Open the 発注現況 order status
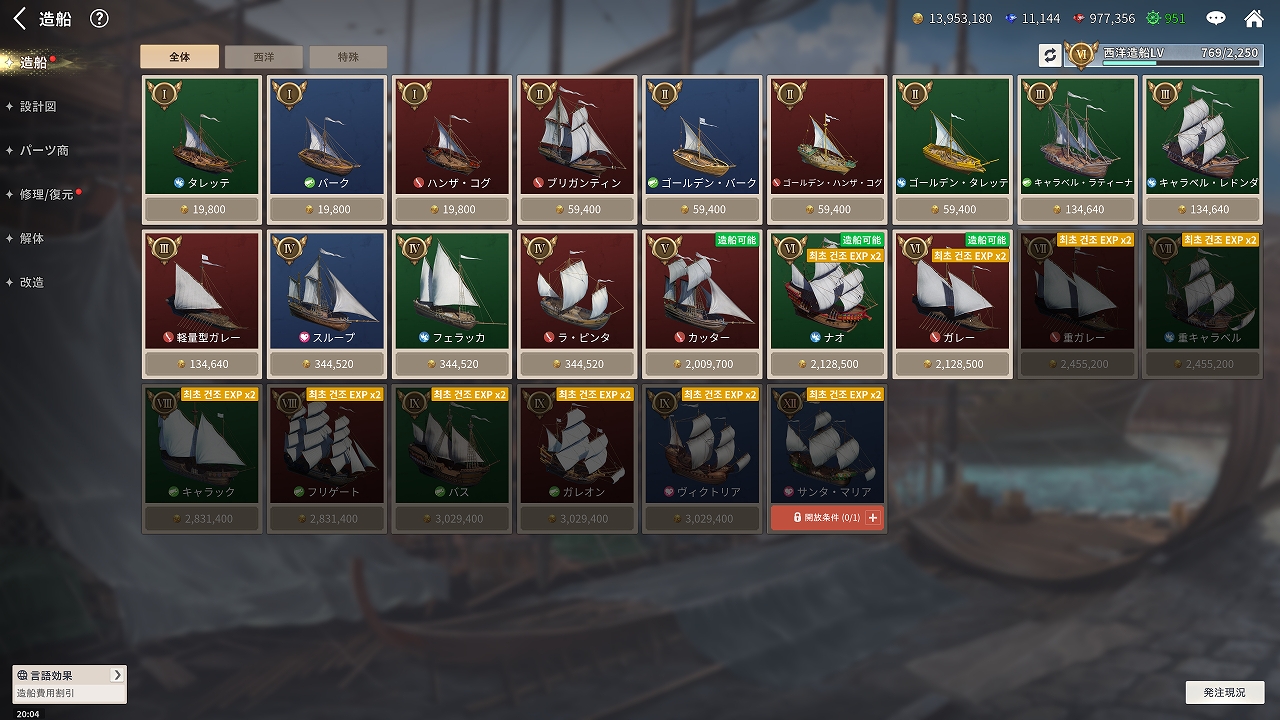 1224,692
